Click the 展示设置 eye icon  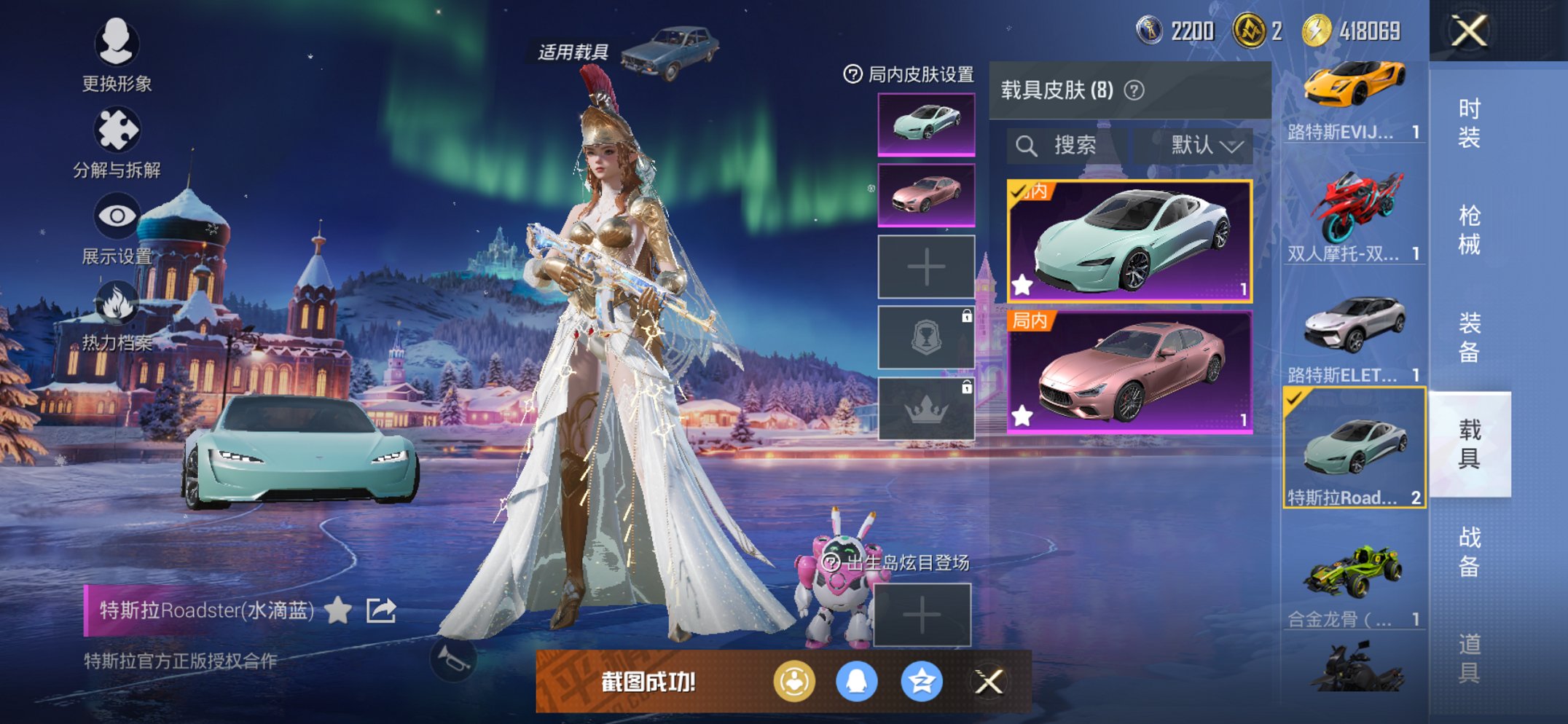point(117,216)
